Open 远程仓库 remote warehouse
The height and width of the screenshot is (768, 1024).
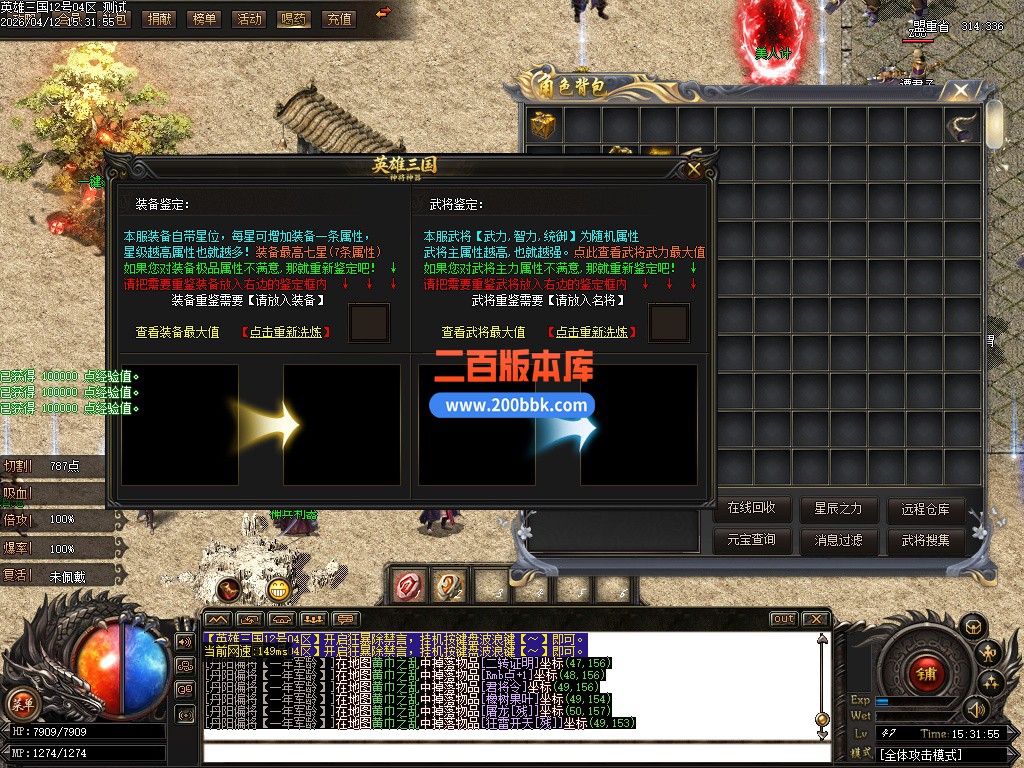925,508
